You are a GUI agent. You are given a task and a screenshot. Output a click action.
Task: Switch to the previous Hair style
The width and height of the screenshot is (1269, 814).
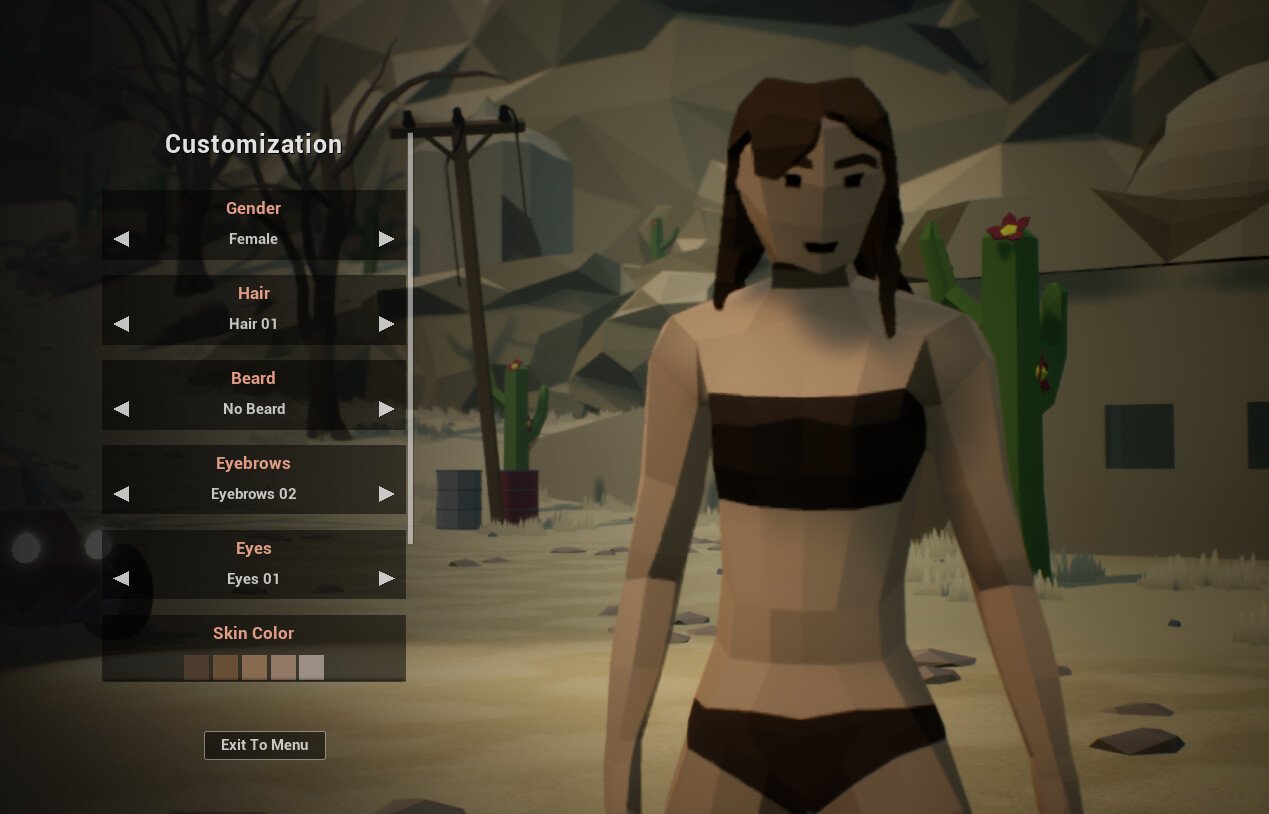[121, 324]
